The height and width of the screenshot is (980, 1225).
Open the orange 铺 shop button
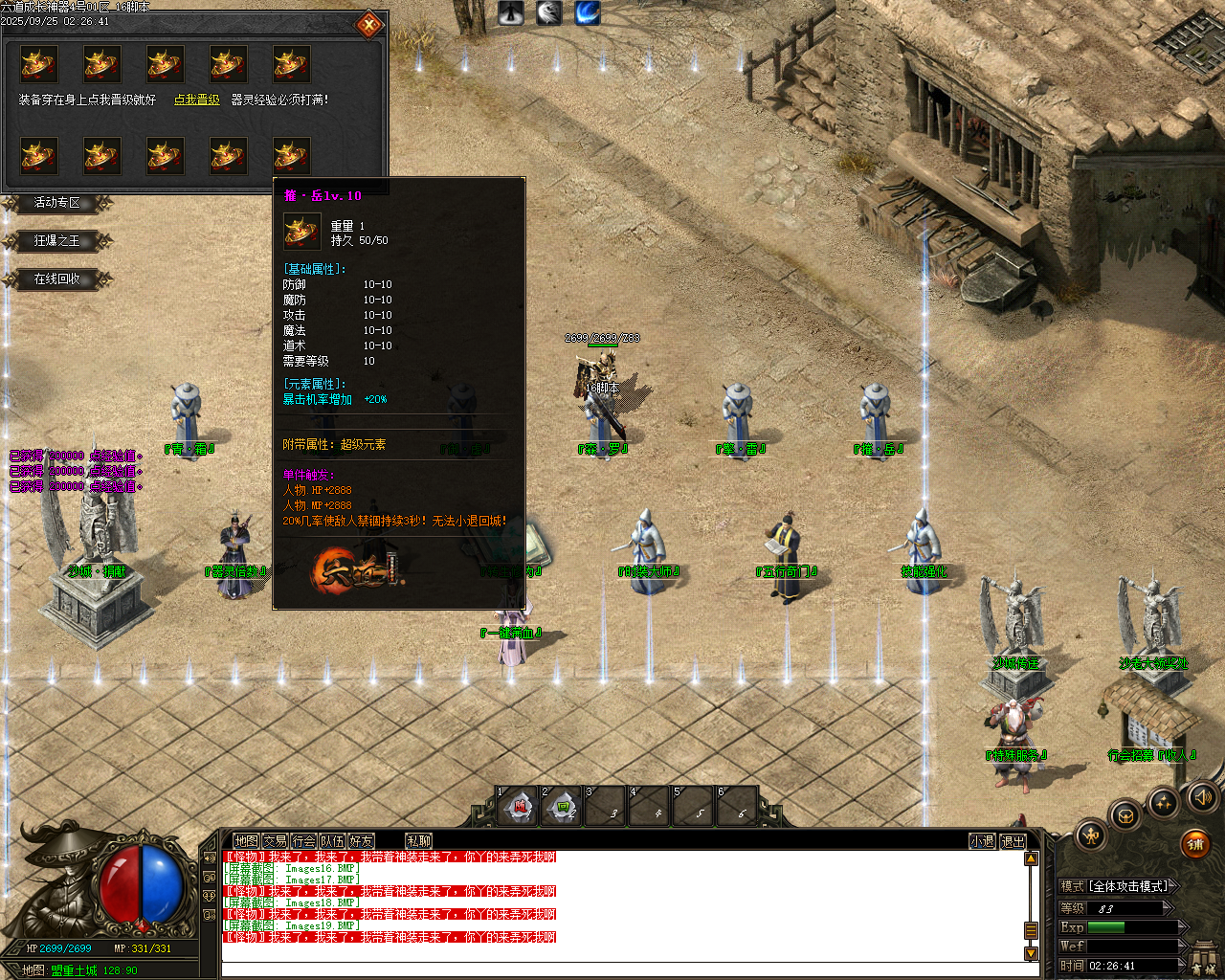1195,845
